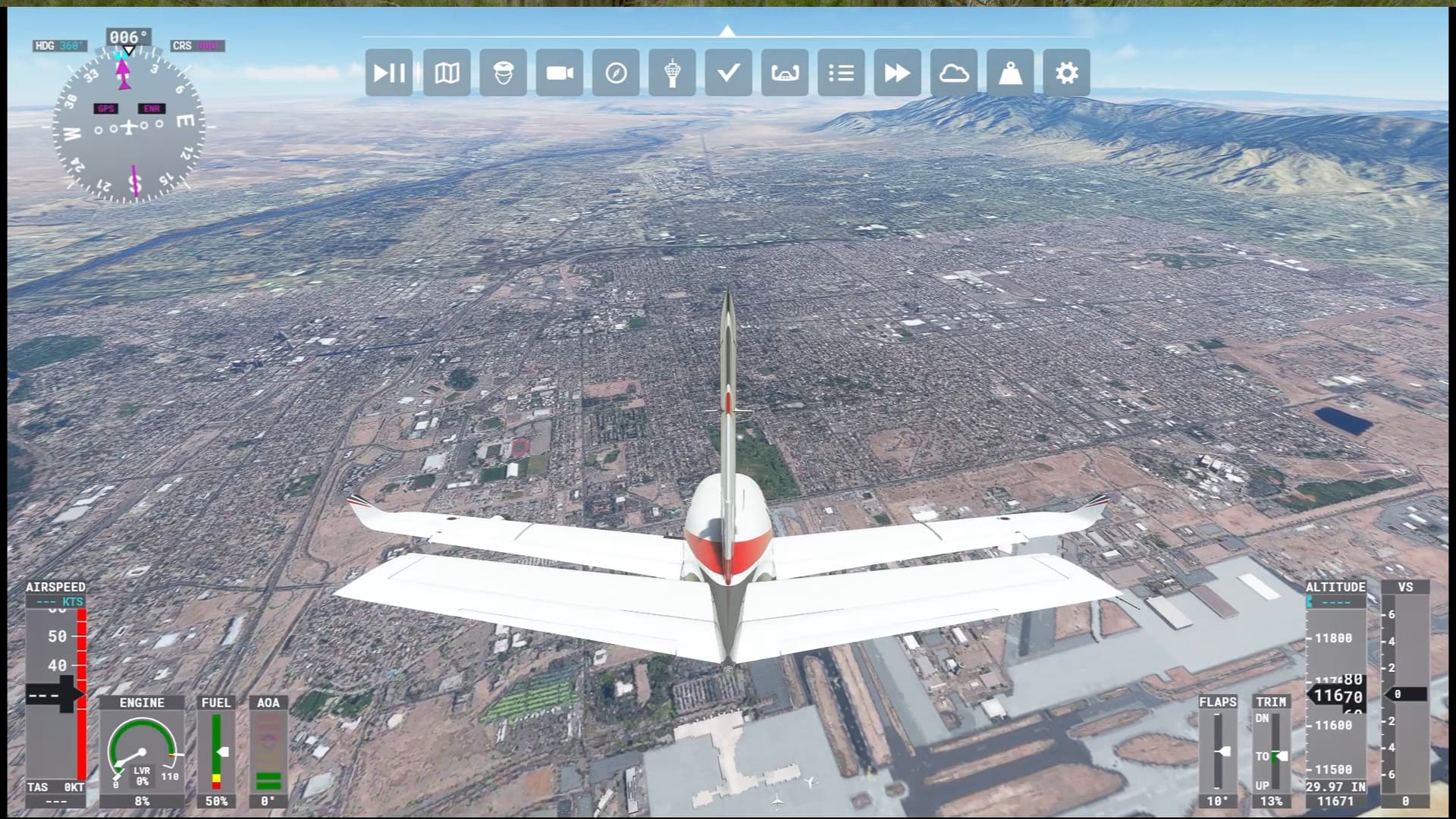Select the pilot cap icon on the toolbar
The height and width of the screenshot is (819, 1456).
click(503, 73)
